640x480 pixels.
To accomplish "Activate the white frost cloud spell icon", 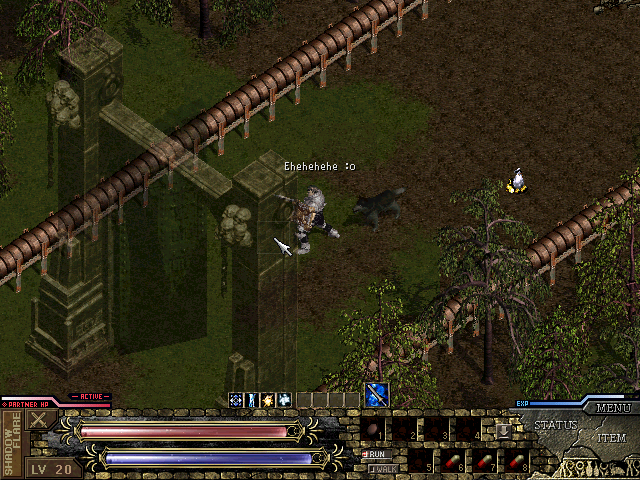I will pyautogui.click(x=284, y=400).
